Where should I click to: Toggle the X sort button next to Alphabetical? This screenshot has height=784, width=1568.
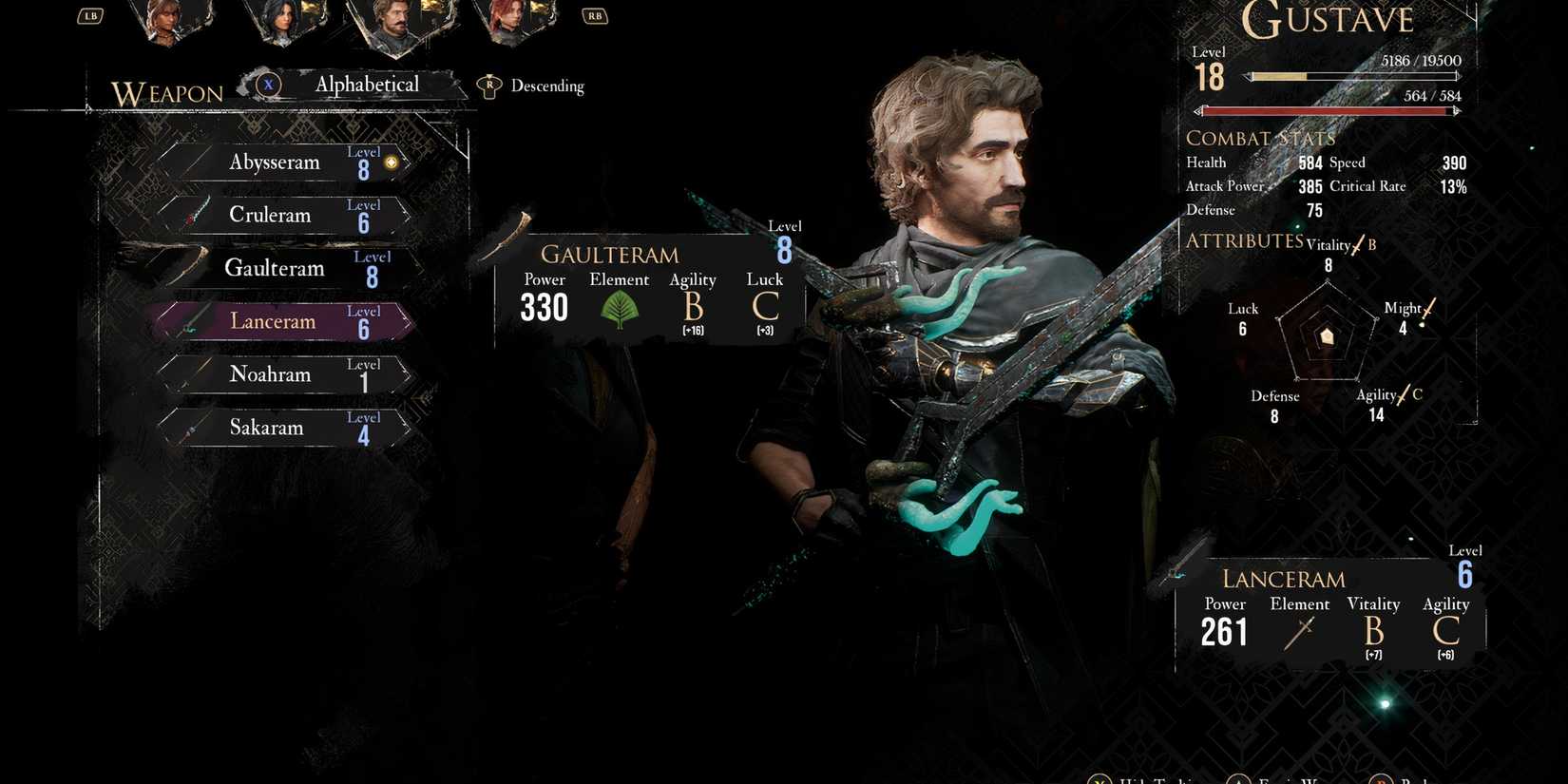tap(269, 85)
